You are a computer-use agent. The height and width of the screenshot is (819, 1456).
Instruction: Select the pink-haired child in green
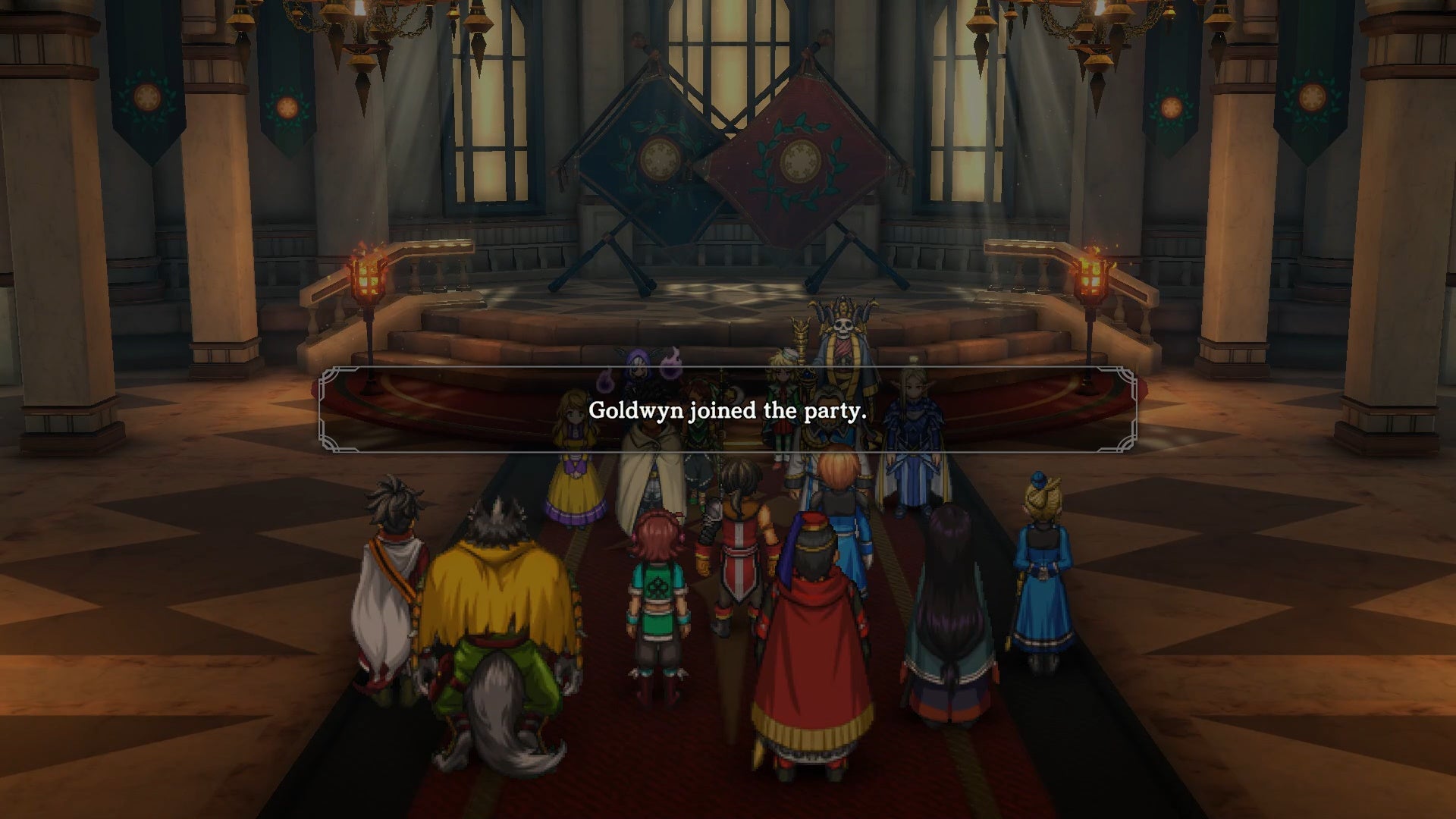[x=656, y=599]
